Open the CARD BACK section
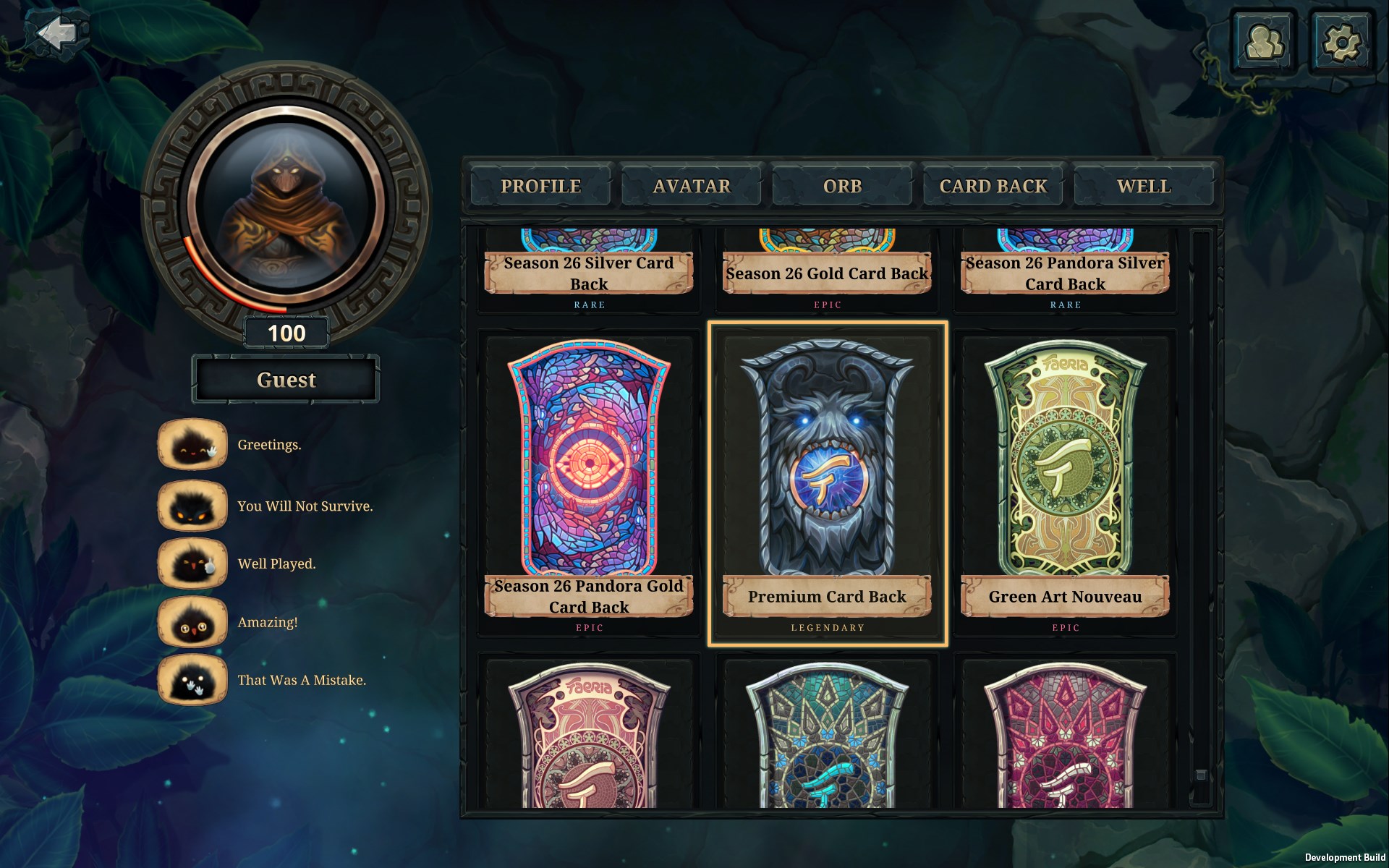The image size is (1389, 868). pyautogui.click(x=993, y=186)
